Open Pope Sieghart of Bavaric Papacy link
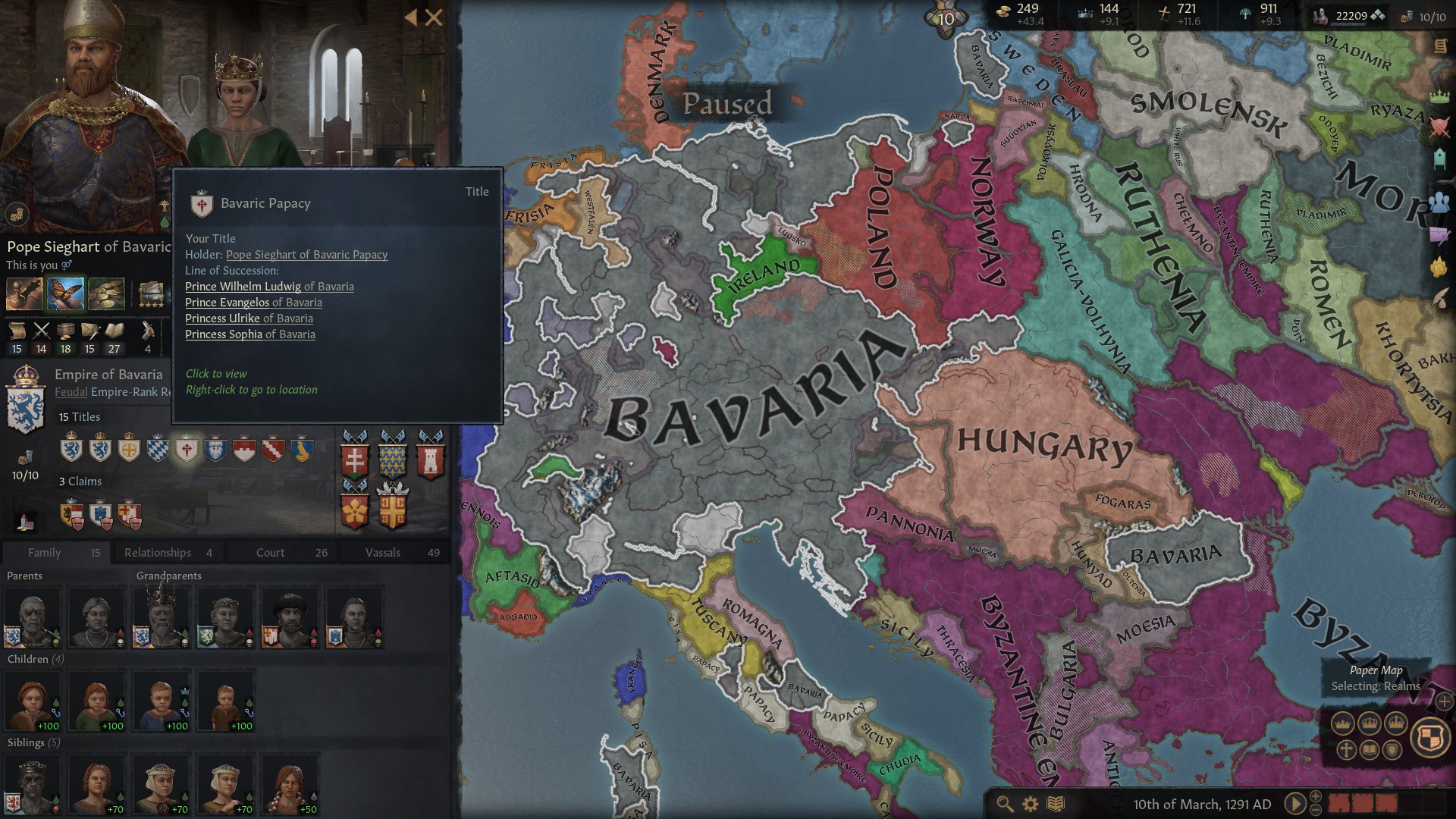Image resolution: width=1456 pixels, height=819 pixels. (306, 255)
